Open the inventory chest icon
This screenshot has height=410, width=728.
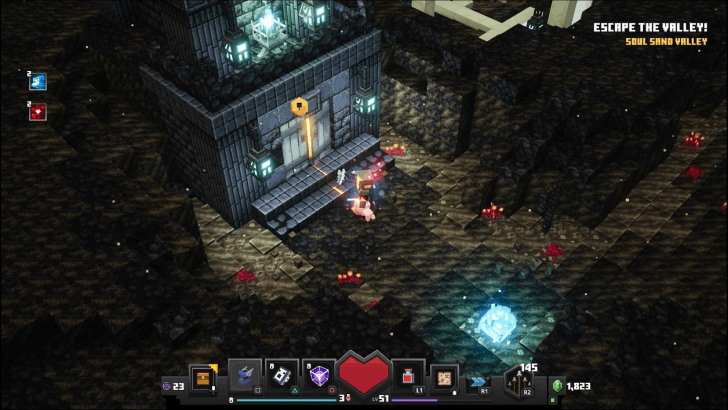[x=204, y=378]
